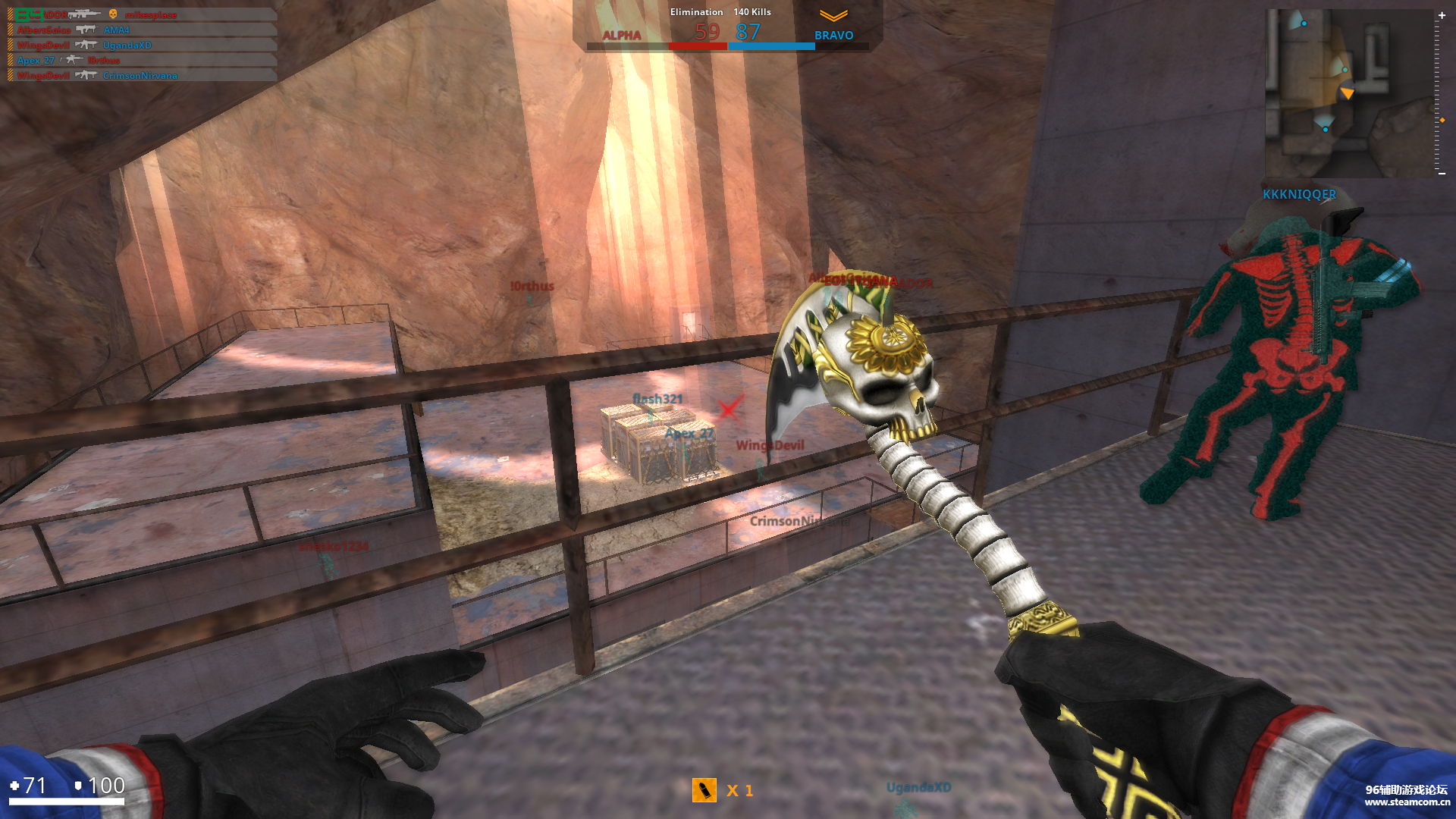Image resolution: width=1456 pixels, height=819 pixels.
Task: Click the plus to zoom the minimap in
Action: [x=1442, y=15]
